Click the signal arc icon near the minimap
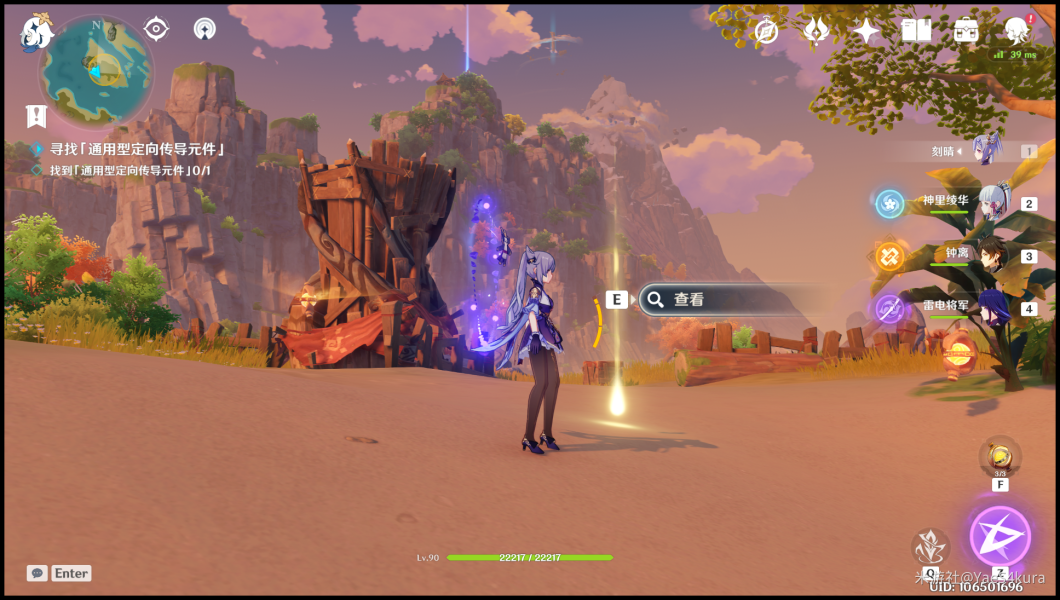Viewport: 1060px width, 600px height. pos(204,29)
